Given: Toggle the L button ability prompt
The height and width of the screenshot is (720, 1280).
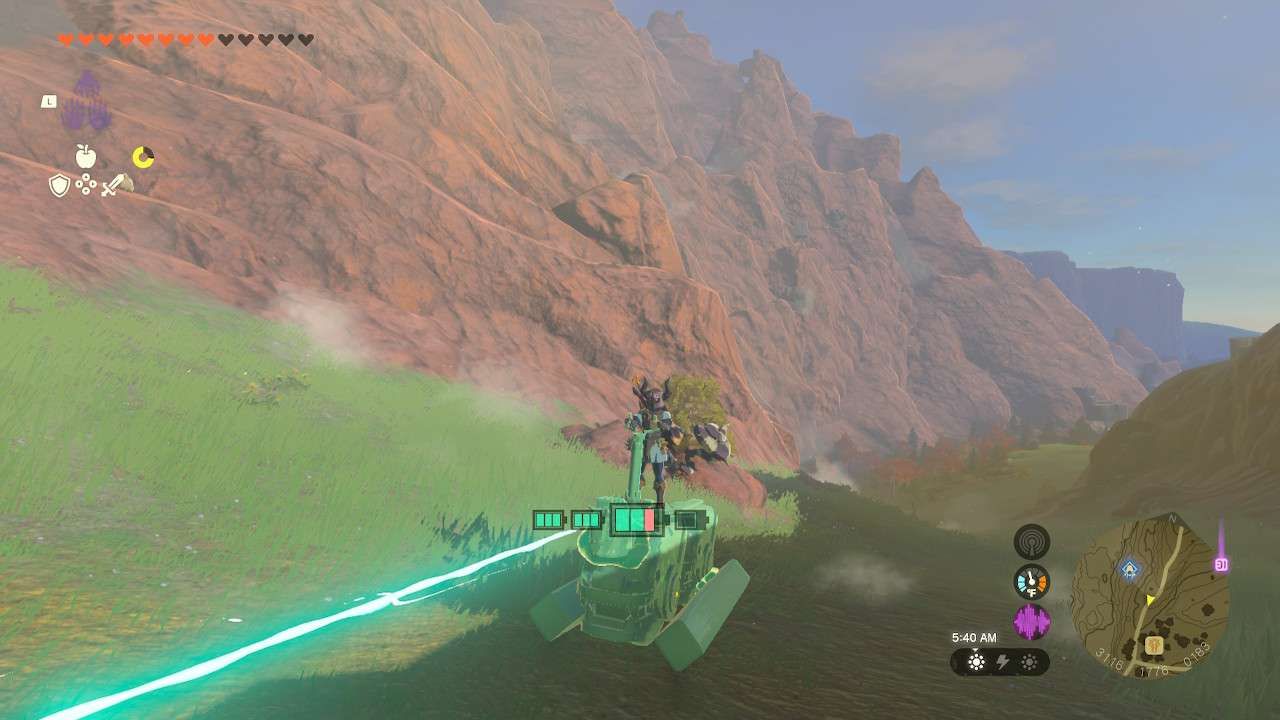Looking at the screenshot, I should point(49,101).
